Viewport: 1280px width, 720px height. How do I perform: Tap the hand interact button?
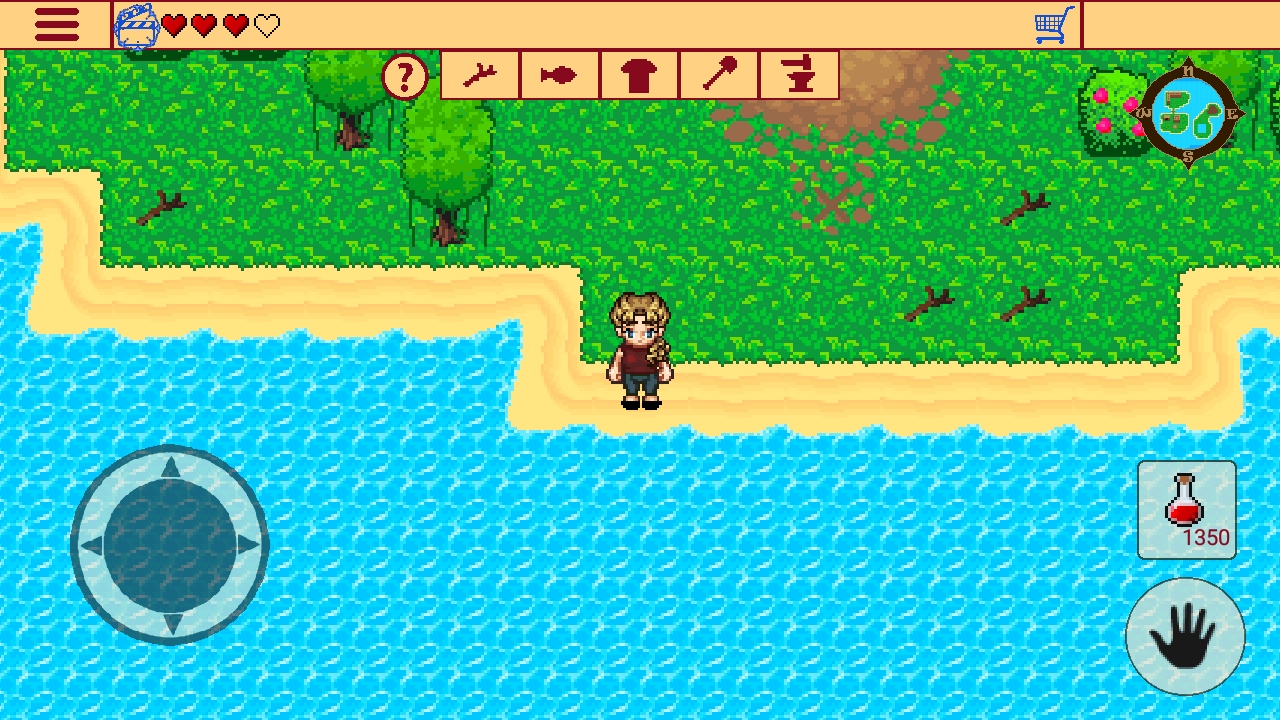pos(1185,636)
